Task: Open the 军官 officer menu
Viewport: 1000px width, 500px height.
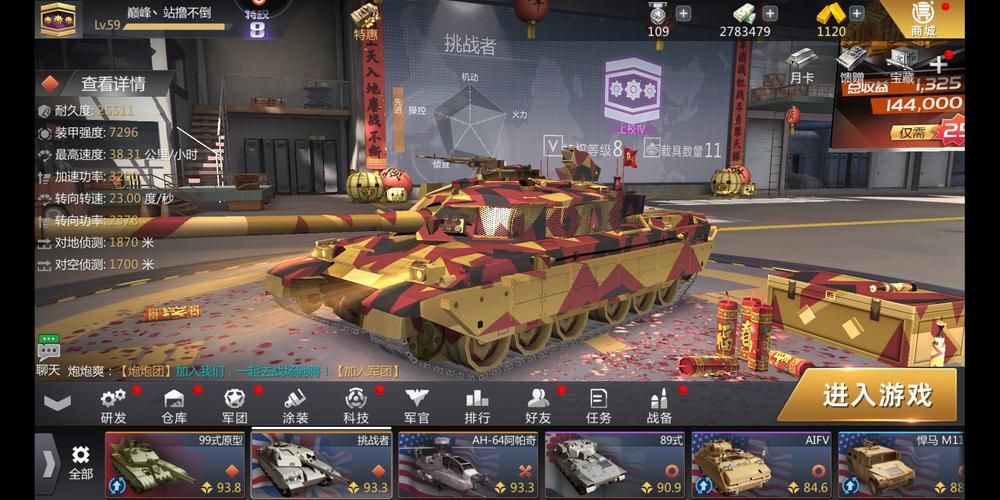Action: pos(416,404)
